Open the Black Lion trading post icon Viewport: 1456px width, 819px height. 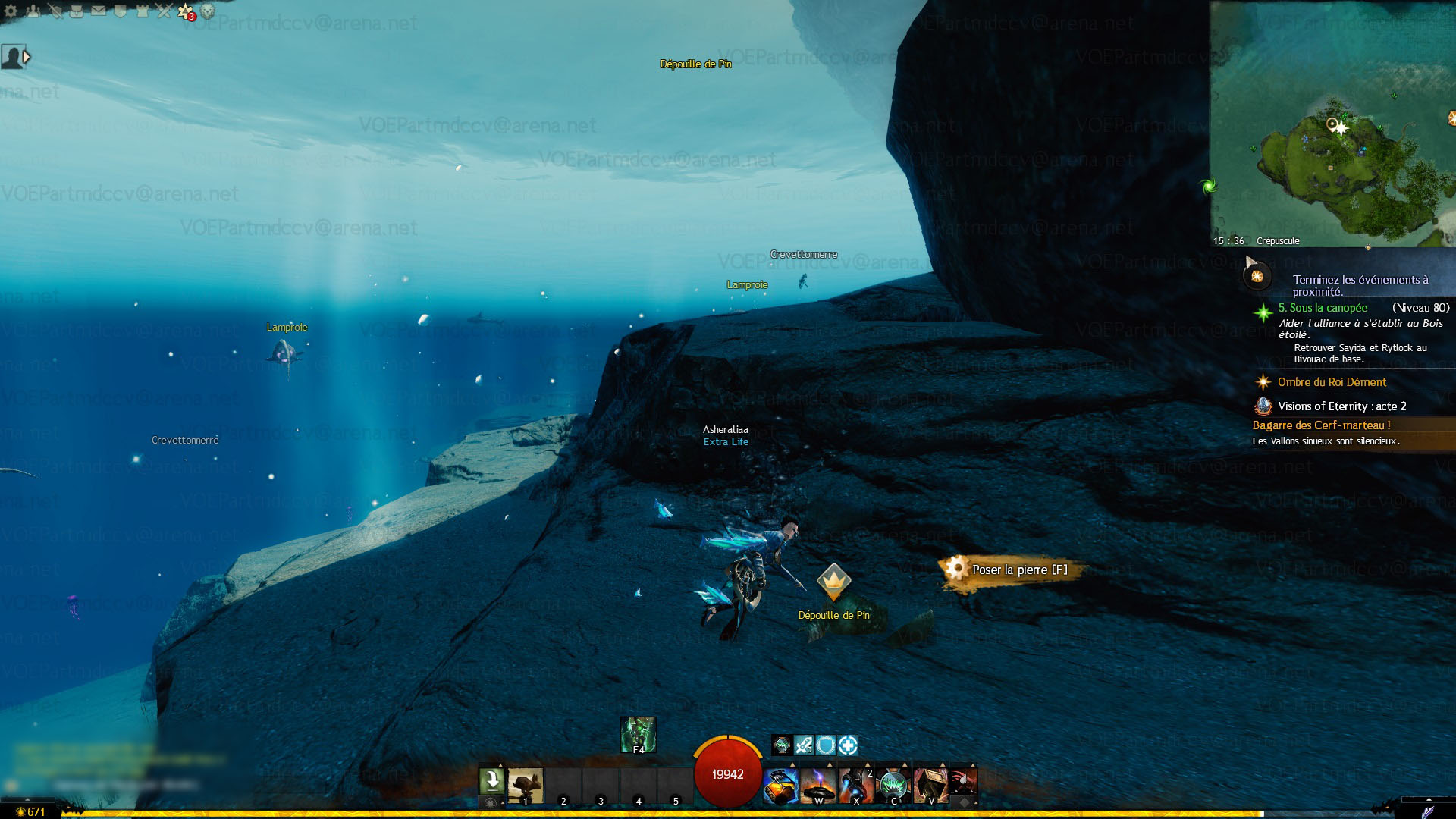[x=208, y=11]
